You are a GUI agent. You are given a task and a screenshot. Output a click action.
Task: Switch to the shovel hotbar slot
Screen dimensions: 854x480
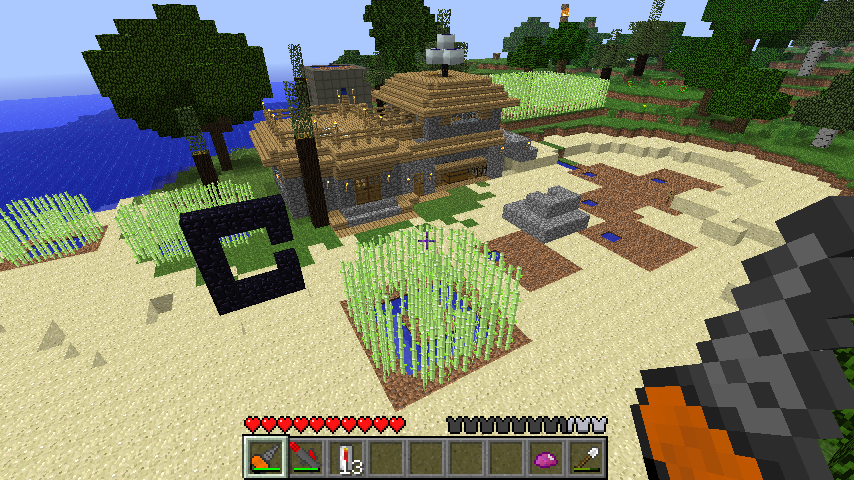[585, 457]
